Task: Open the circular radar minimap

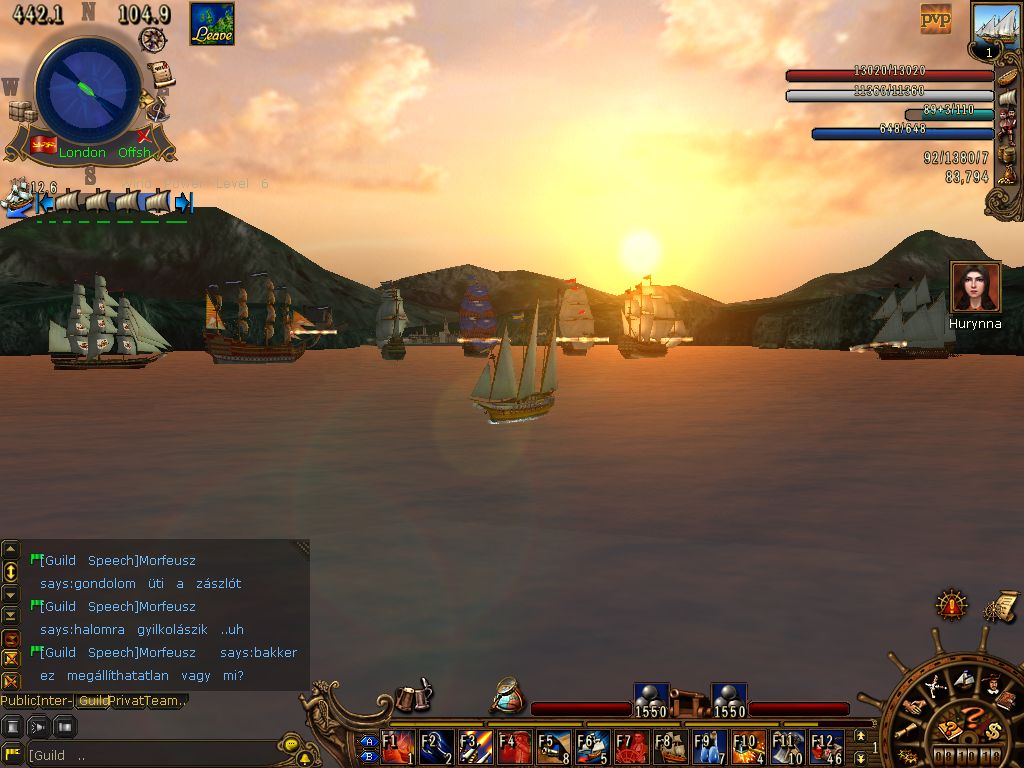Action: pyautogui.click(x=88, y=89)
